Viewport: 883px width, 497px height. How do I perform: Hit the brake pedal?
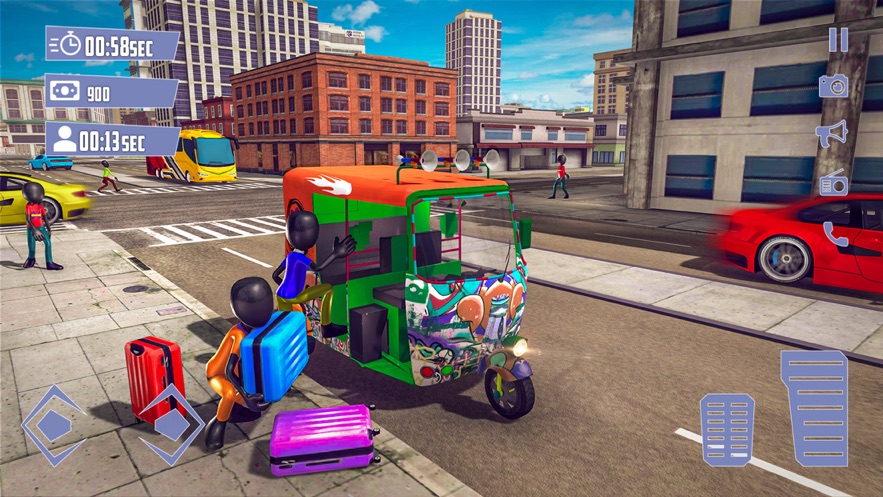tap(727, 430)
